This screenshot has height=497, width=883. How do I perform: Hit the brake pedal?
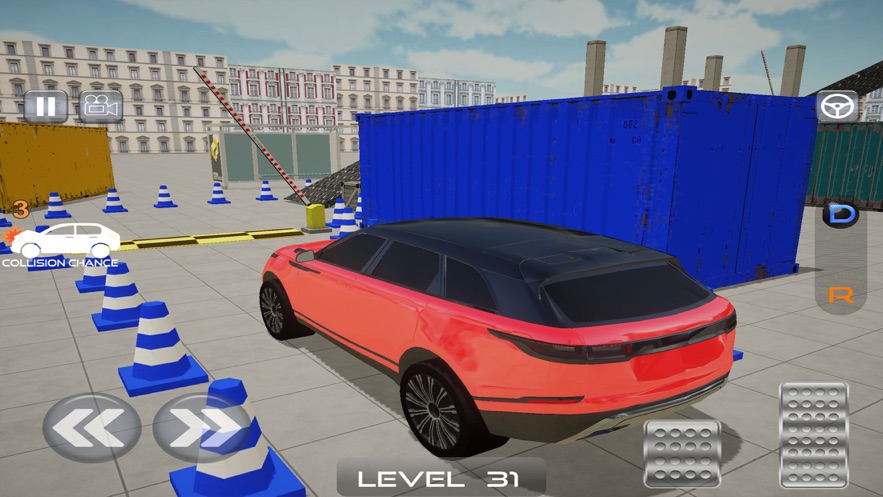click(x=683, y=452)
